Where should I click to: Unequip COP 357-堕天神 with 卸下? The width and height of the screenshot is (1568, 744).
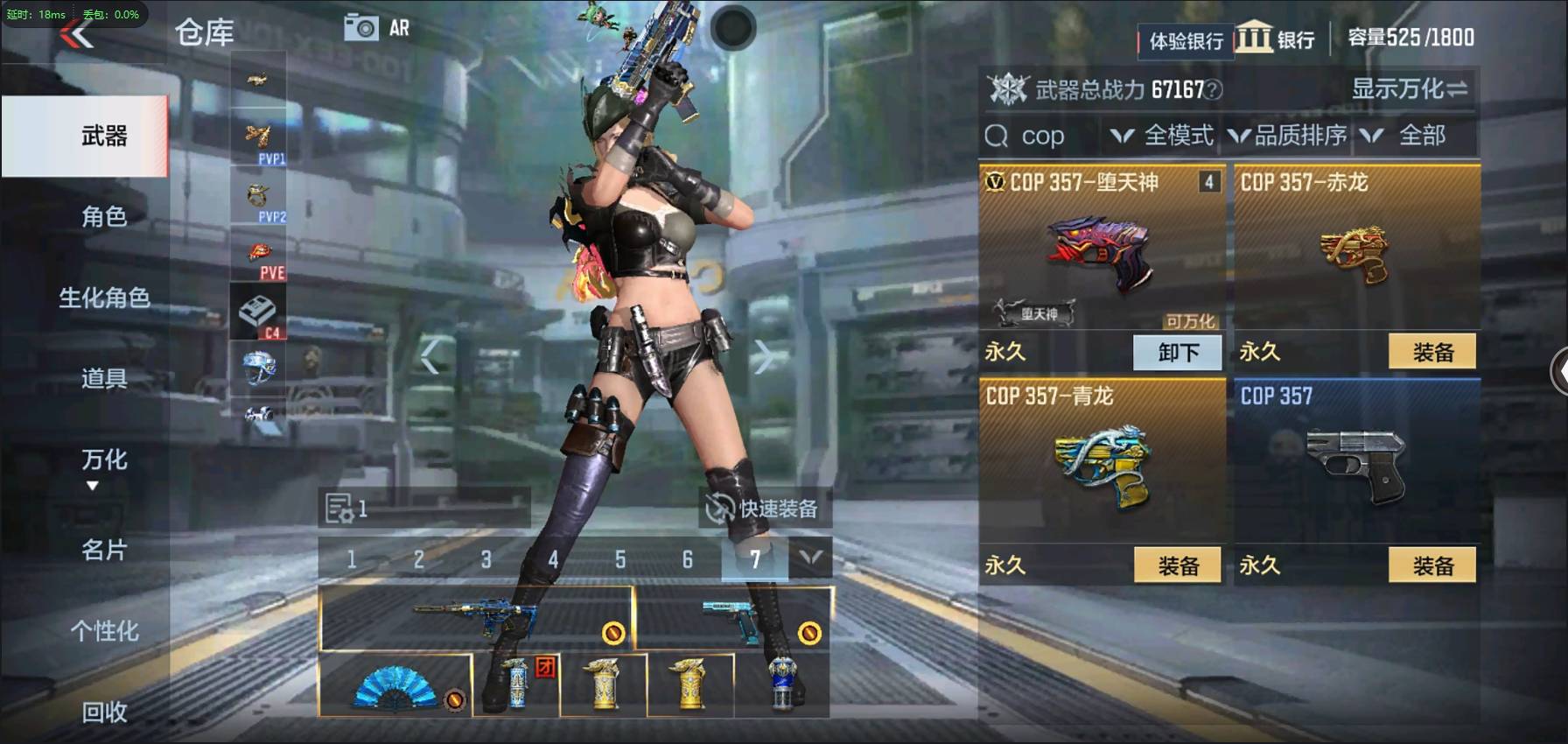(1178, 353)
